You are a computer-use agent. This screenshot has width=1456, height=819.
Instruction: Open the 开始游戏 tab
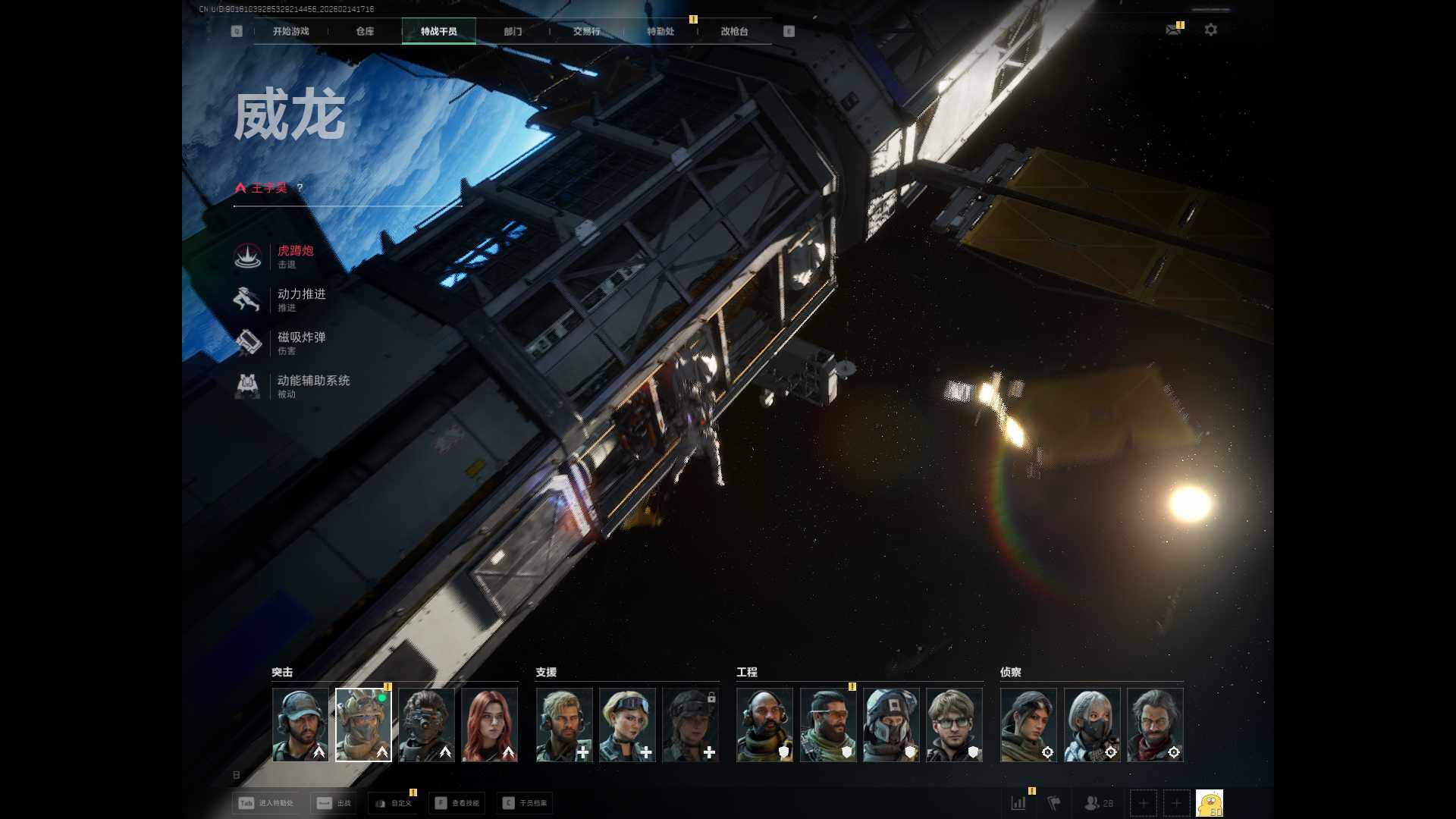[x=290, y=31]
